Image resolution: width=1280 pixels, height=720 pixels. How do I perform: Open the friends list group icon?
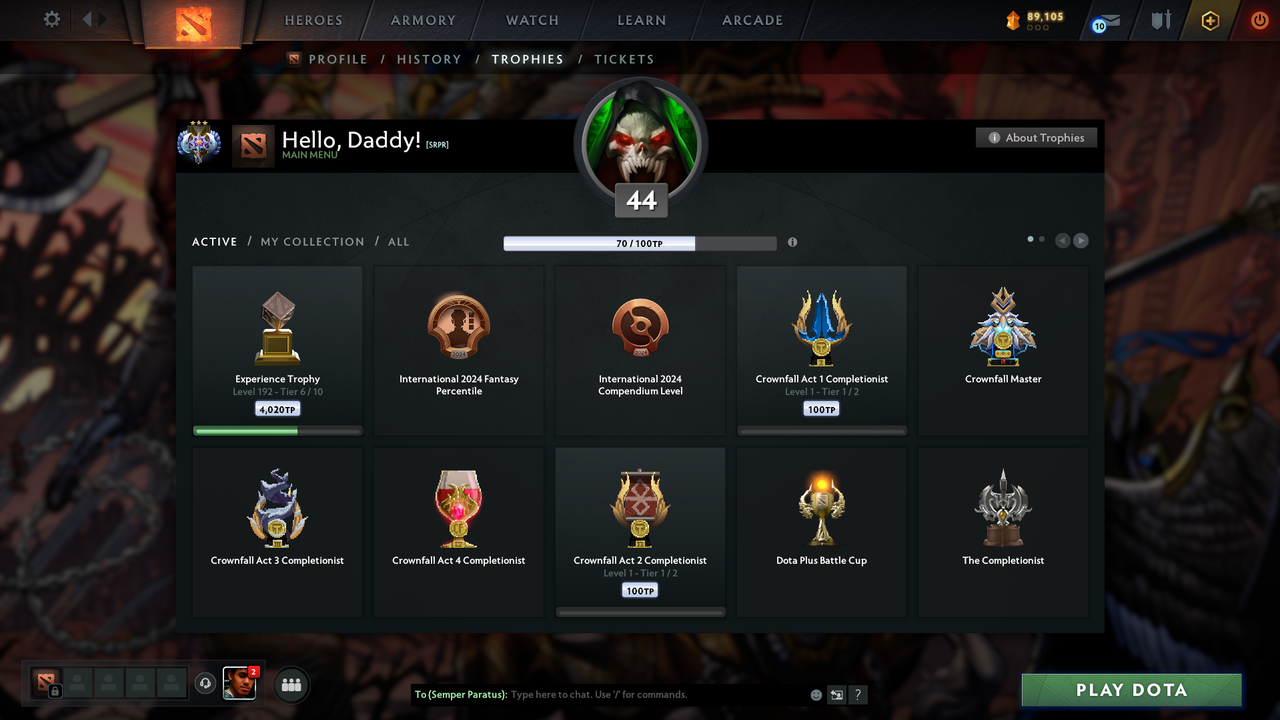click(290, 684)
